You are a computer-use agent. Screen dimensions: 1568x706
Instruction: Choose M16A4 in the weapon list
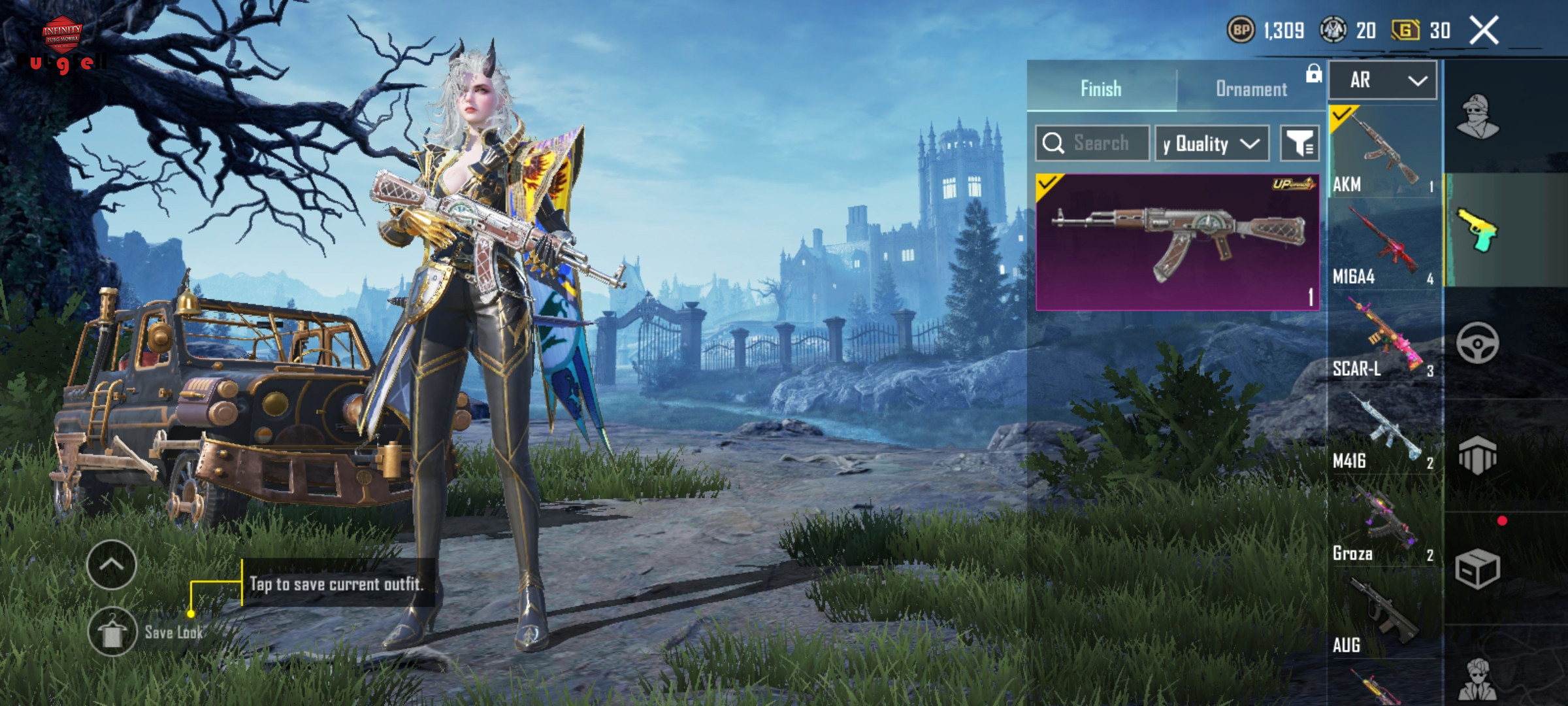(1384, 245)
